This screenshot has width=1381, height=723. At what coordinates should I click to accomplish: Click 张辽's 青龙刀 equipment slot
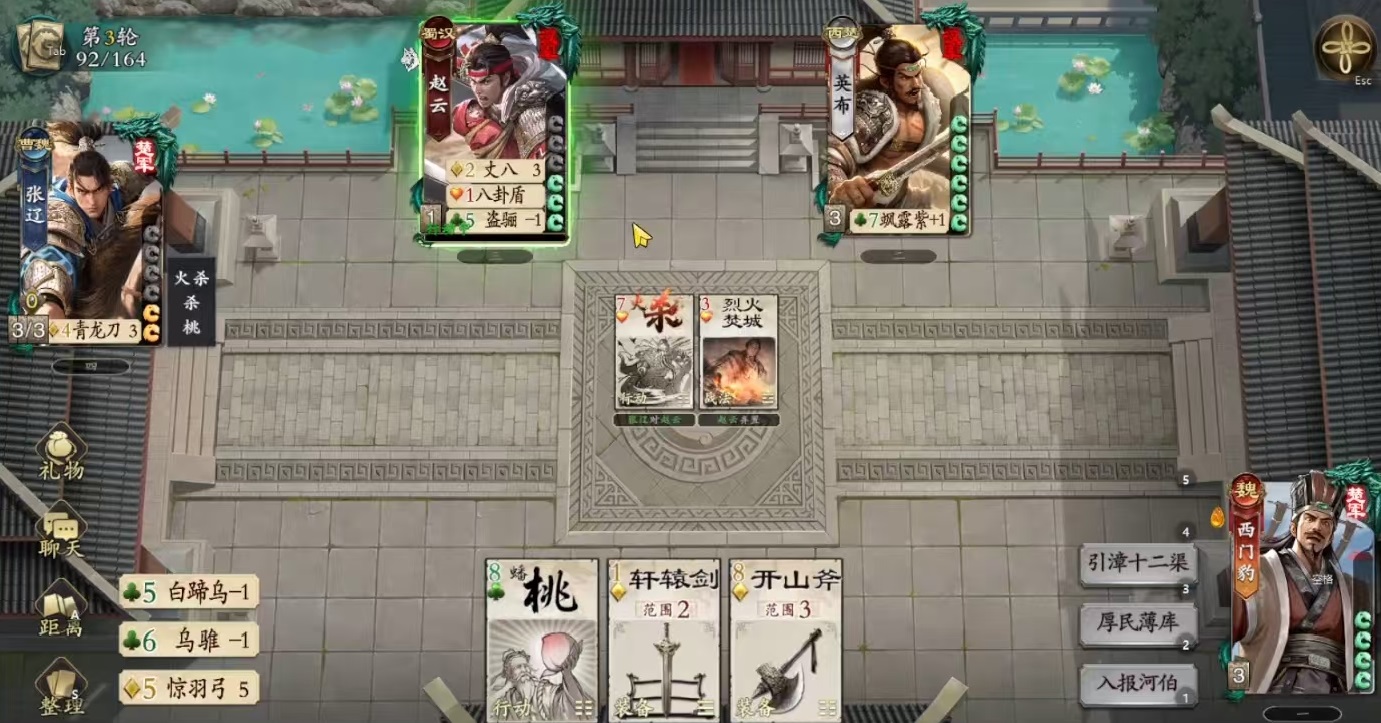95,329
